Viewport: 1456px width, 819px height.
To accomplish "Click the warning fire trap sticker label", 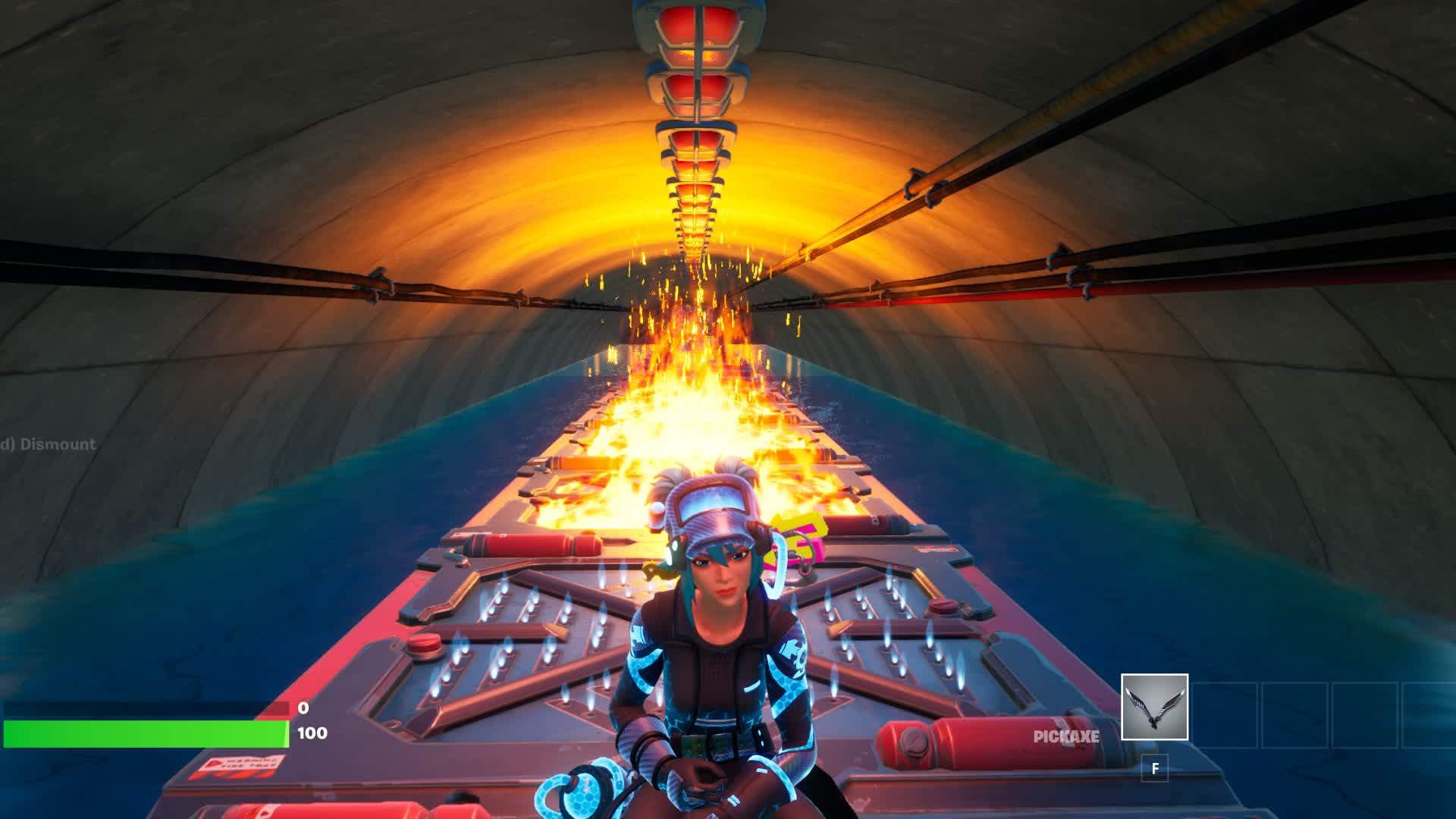I will point(243,766).
